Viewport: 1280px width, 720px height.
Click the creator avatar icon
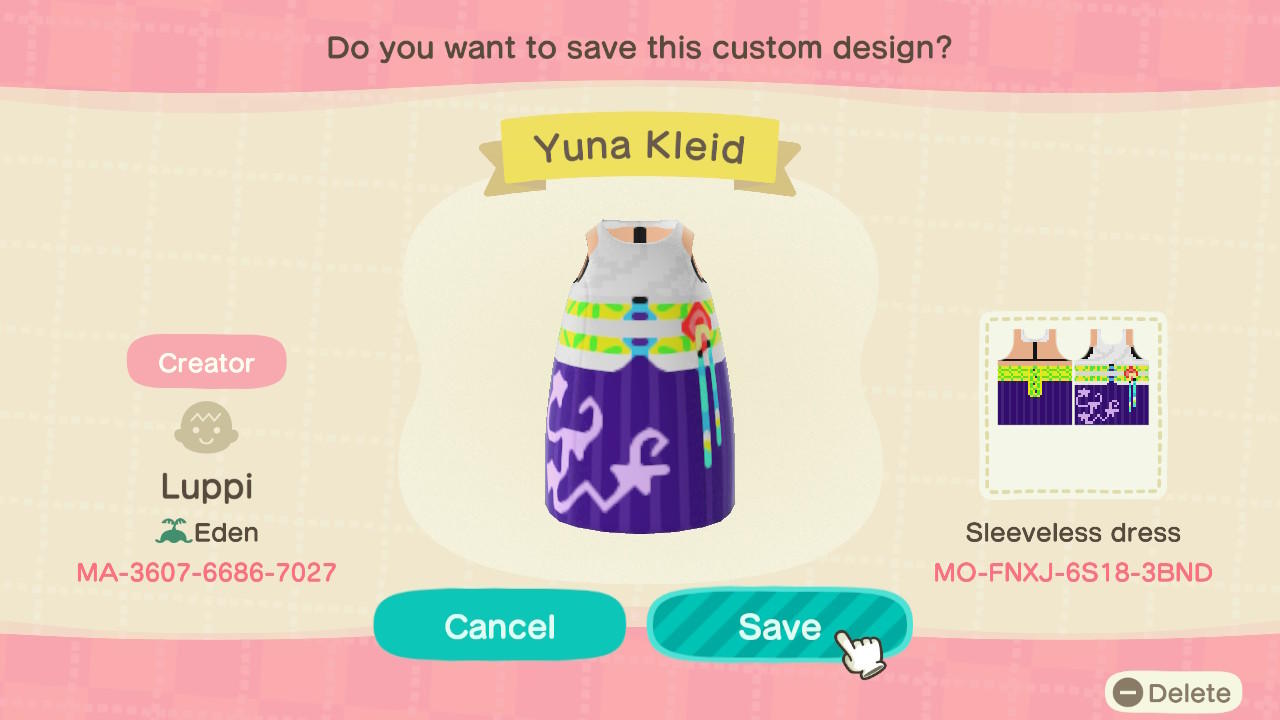pyautogui.click(x=206, y=426)
